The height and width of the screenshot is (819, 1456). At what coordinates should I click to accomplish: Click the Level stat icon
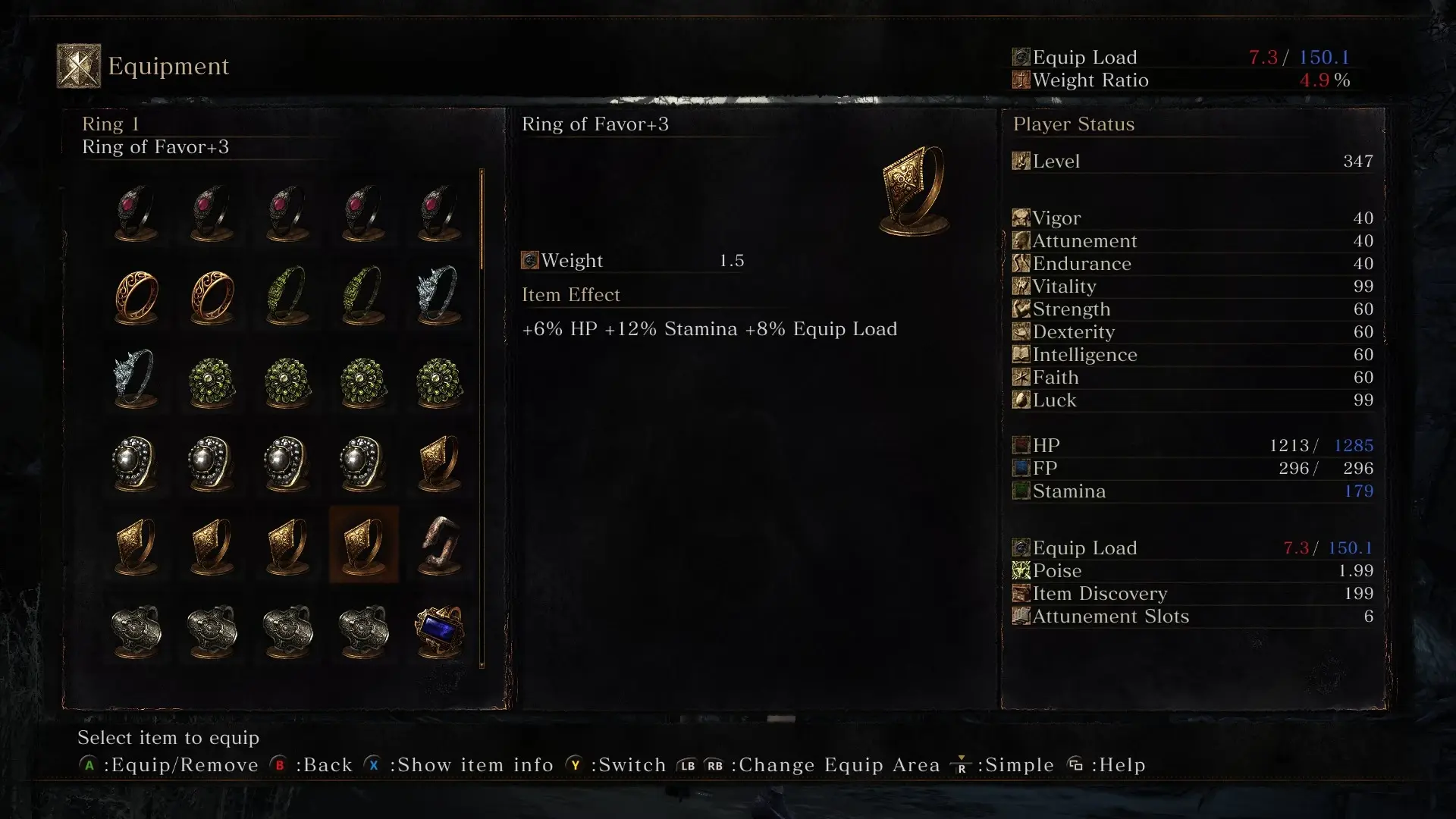1020,161
